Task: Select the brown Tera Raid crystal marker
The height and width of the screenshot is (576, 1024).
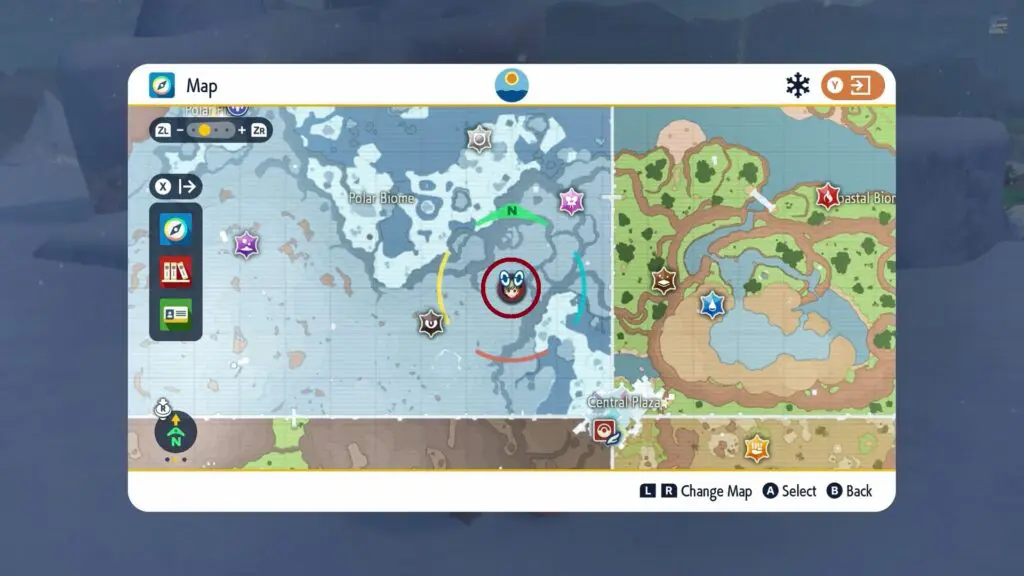Action: 663,281
